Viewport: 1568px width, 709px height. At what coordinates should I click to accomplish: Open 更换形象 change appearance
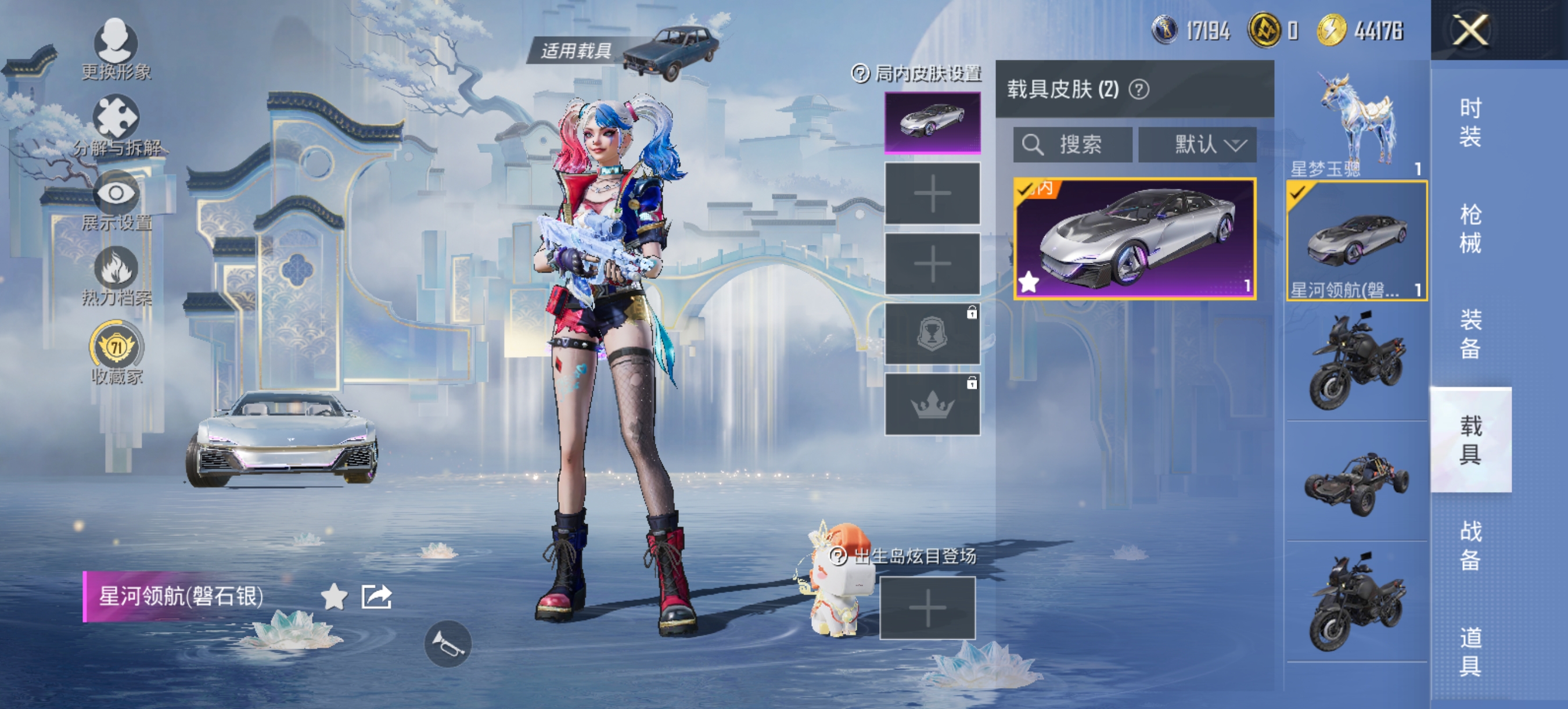click(x=116, y=49)
